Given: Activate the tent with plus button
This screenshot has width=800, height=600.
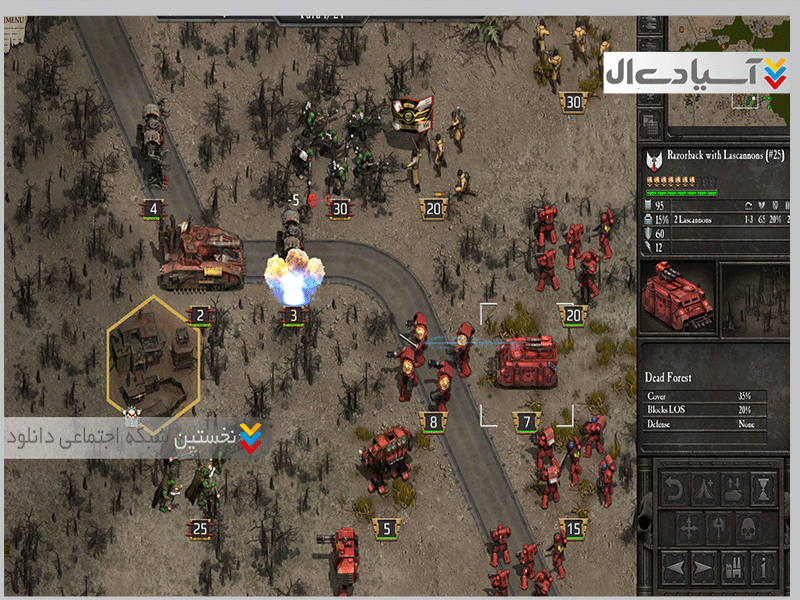Looking at the screenshot, I should [703, 489].
